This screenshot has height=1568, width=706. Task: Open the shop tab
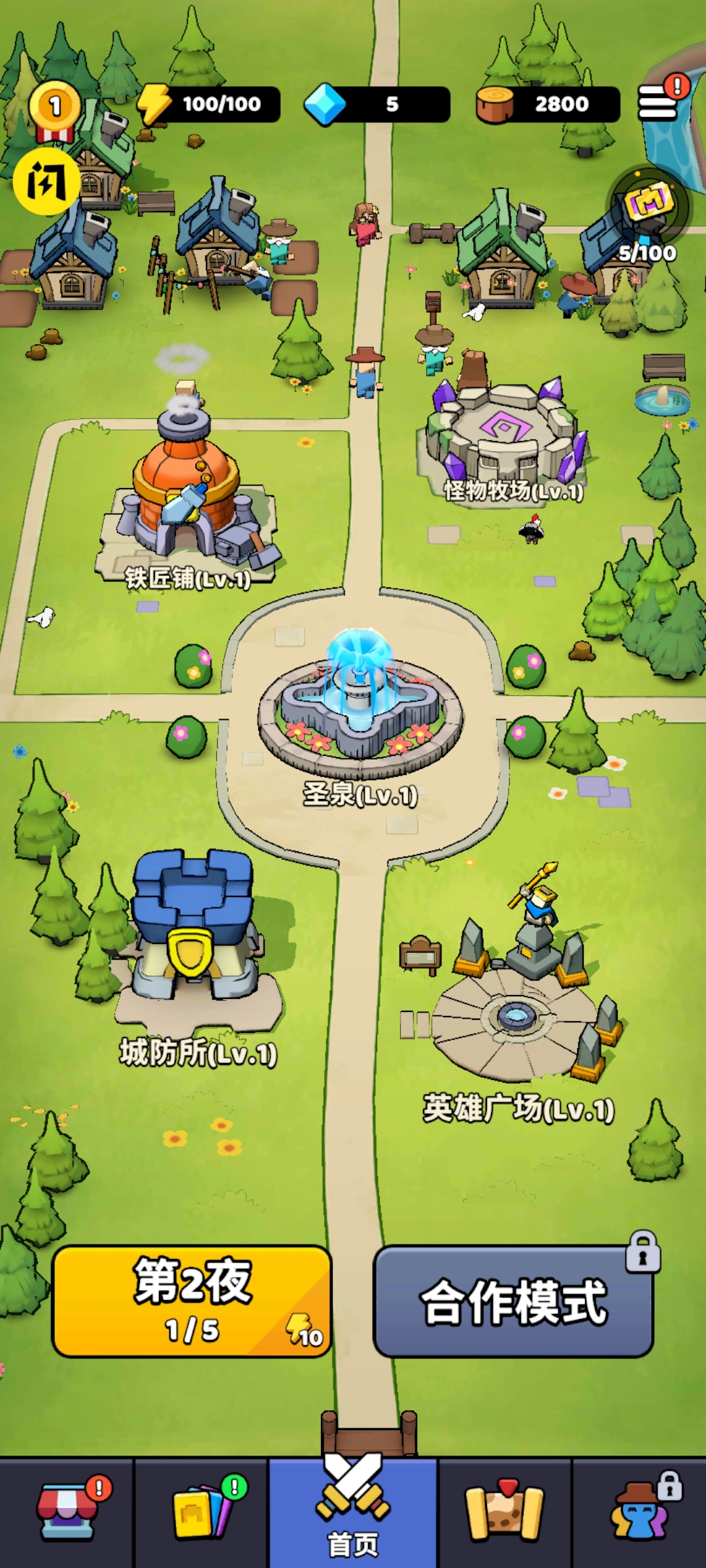67,1512
